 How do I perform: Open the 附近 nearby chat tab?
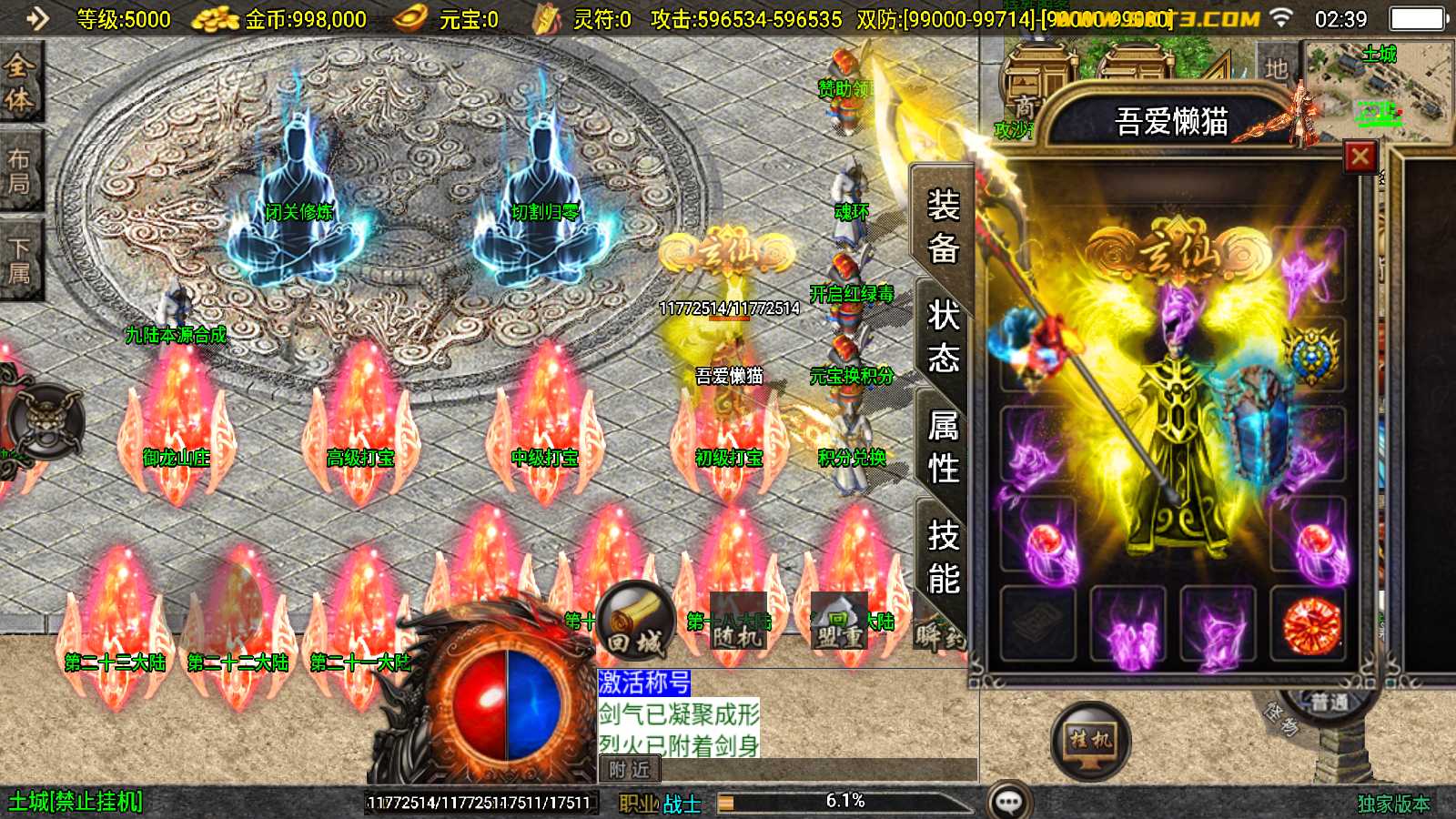(630, 770)
